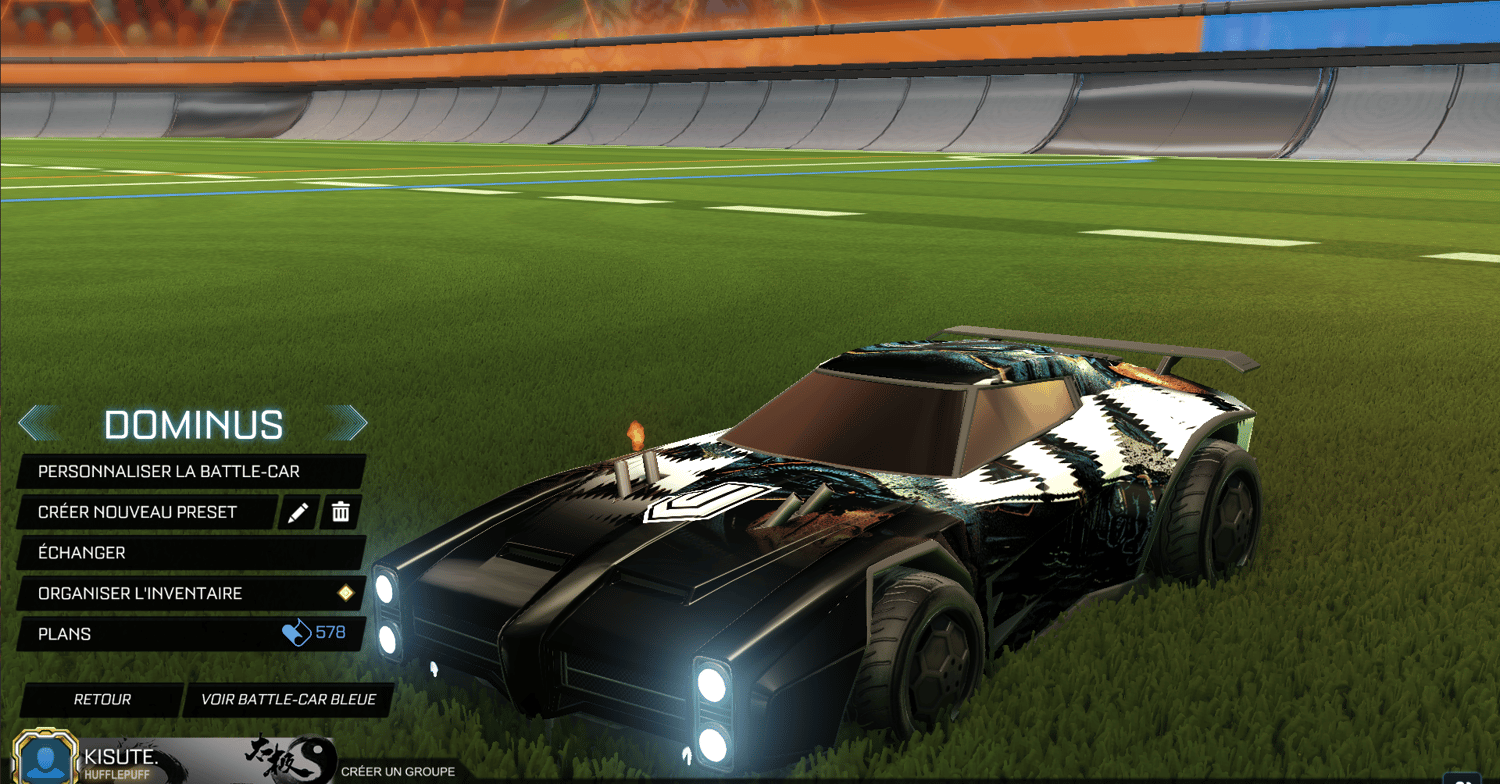Toggle Voir Battle-Car Bleue view
Viewport: 1500px width, 784px height.
[285, 700]
